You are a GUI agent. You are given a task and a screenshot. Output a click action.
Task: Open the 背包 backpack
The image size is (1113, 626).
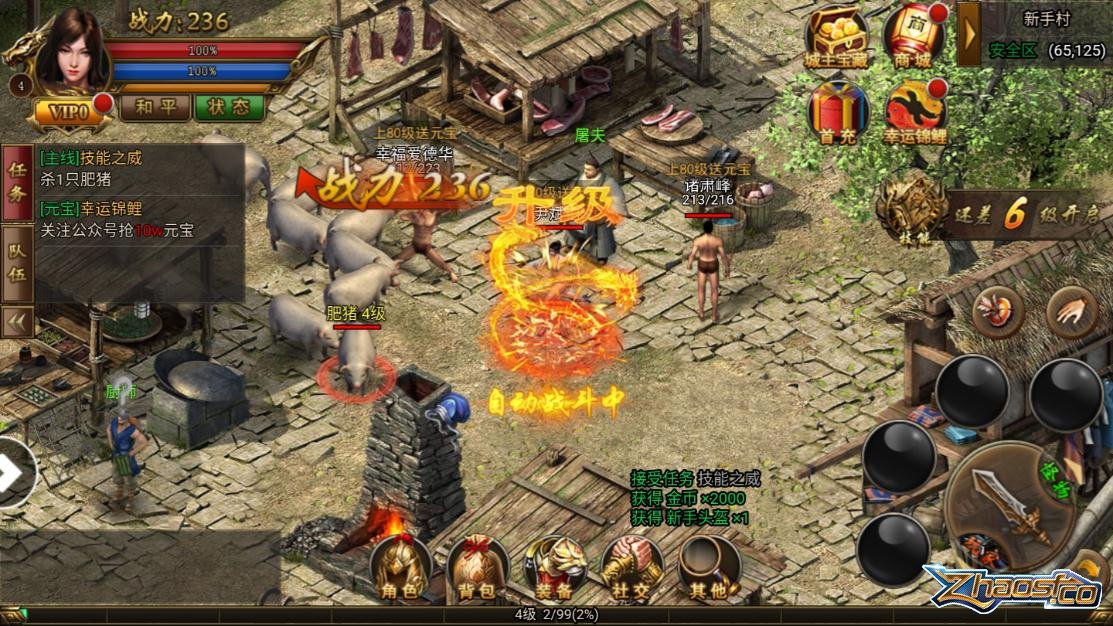pos(477,570)
